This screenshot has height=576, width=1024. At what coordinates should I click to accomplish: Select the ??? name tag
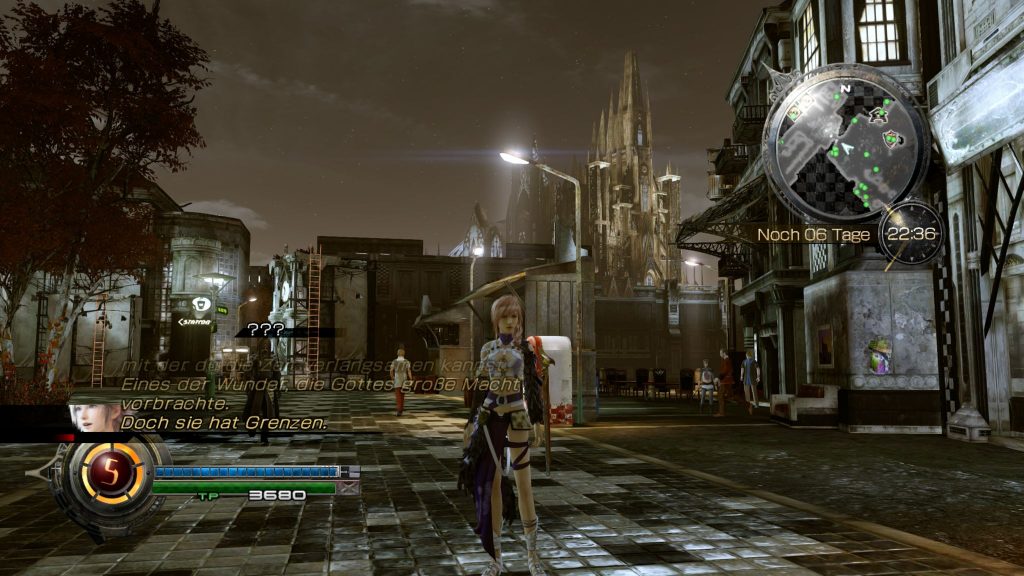coord(266,329)
